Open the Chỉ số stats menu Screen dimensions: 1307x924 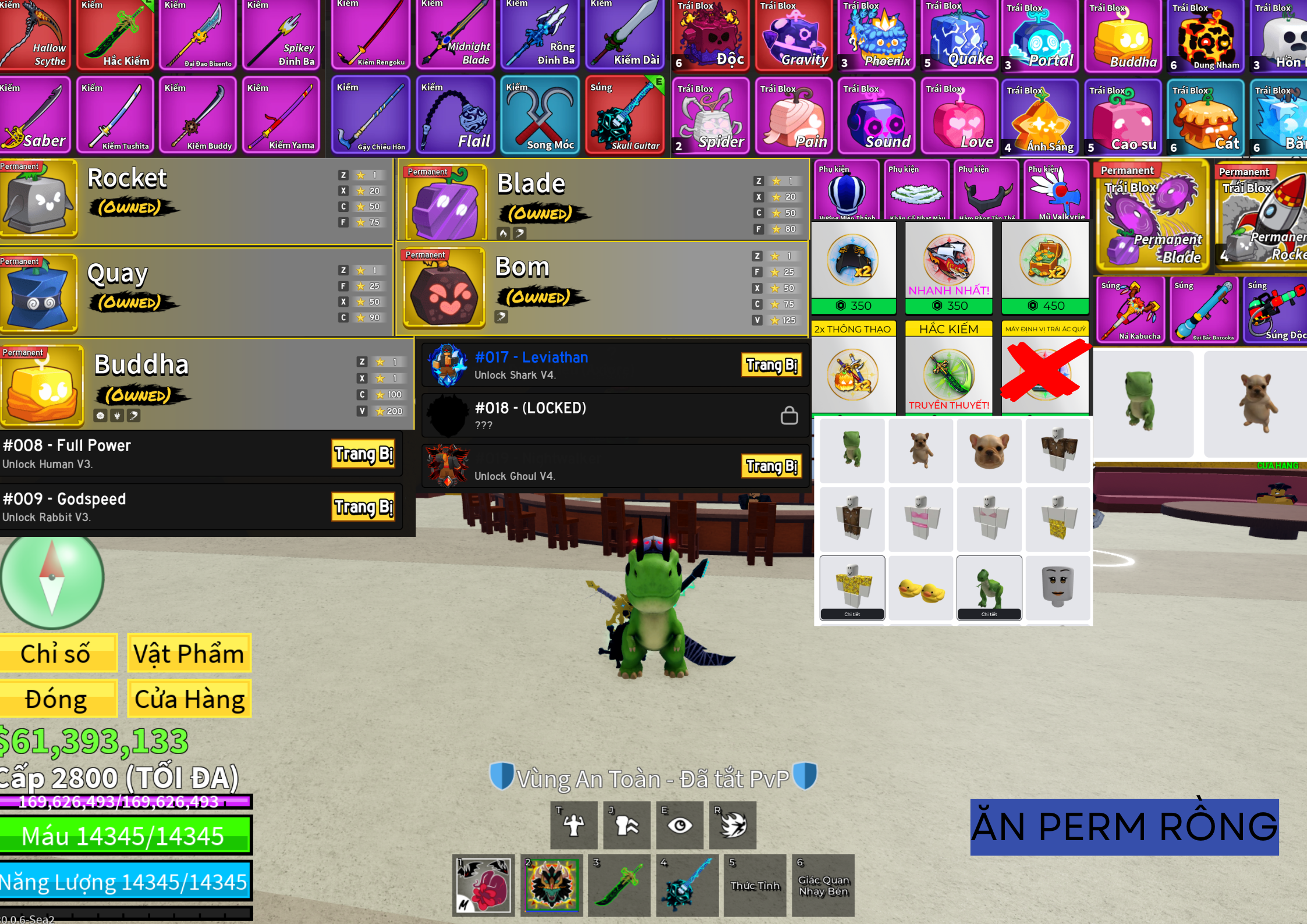(x=57, y=653)
